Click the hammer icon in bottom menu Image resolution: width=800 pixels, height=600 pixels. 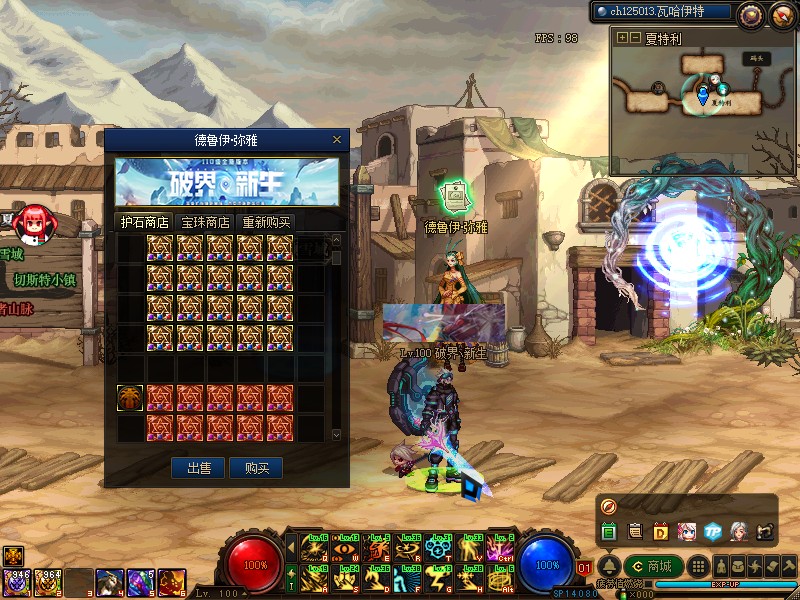pyautogui.click(x=789, y=567)
